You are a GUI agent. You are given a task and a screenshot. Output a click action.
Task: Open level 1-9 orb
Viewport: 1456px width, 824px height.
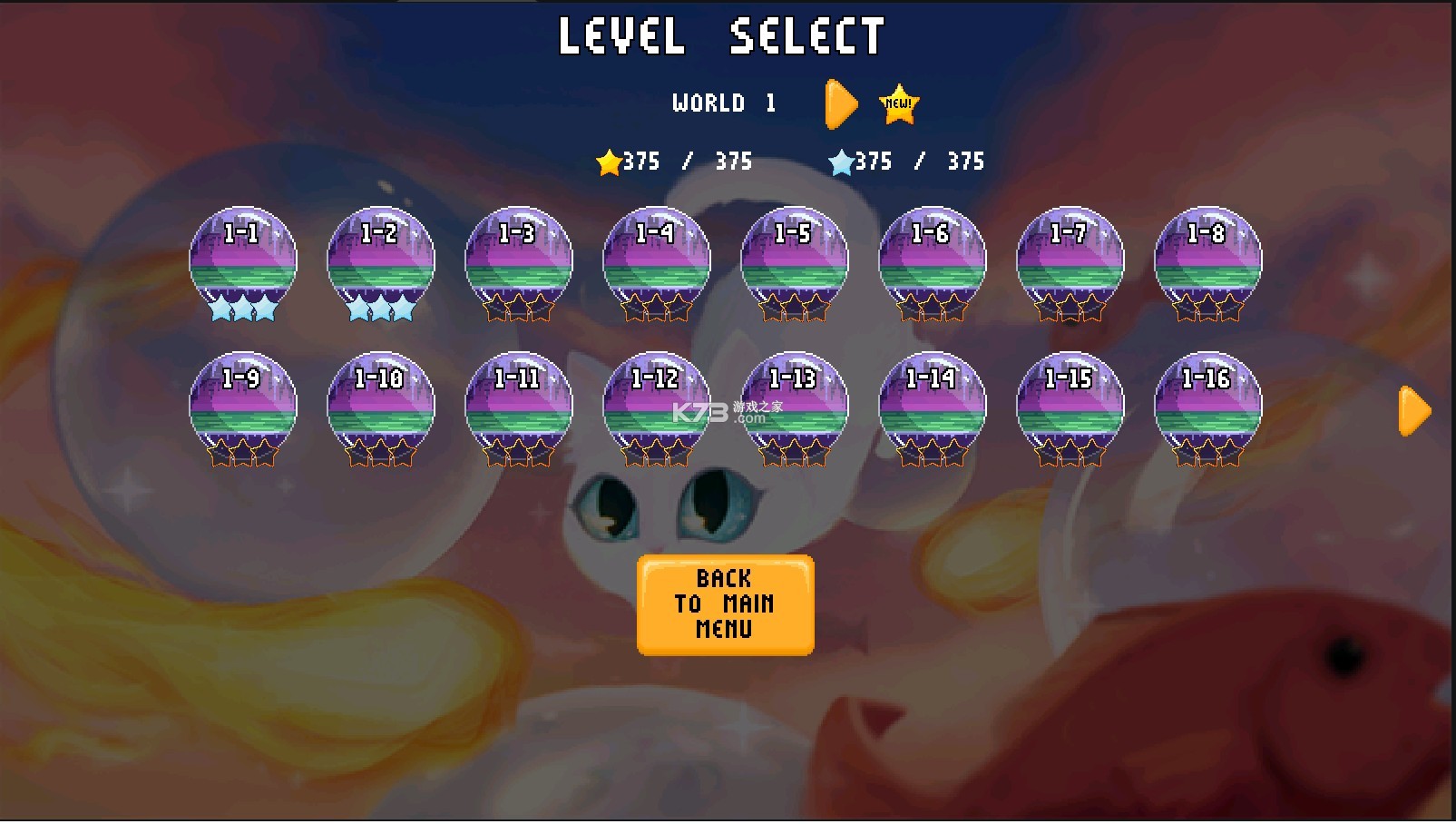tap(243, 406)
